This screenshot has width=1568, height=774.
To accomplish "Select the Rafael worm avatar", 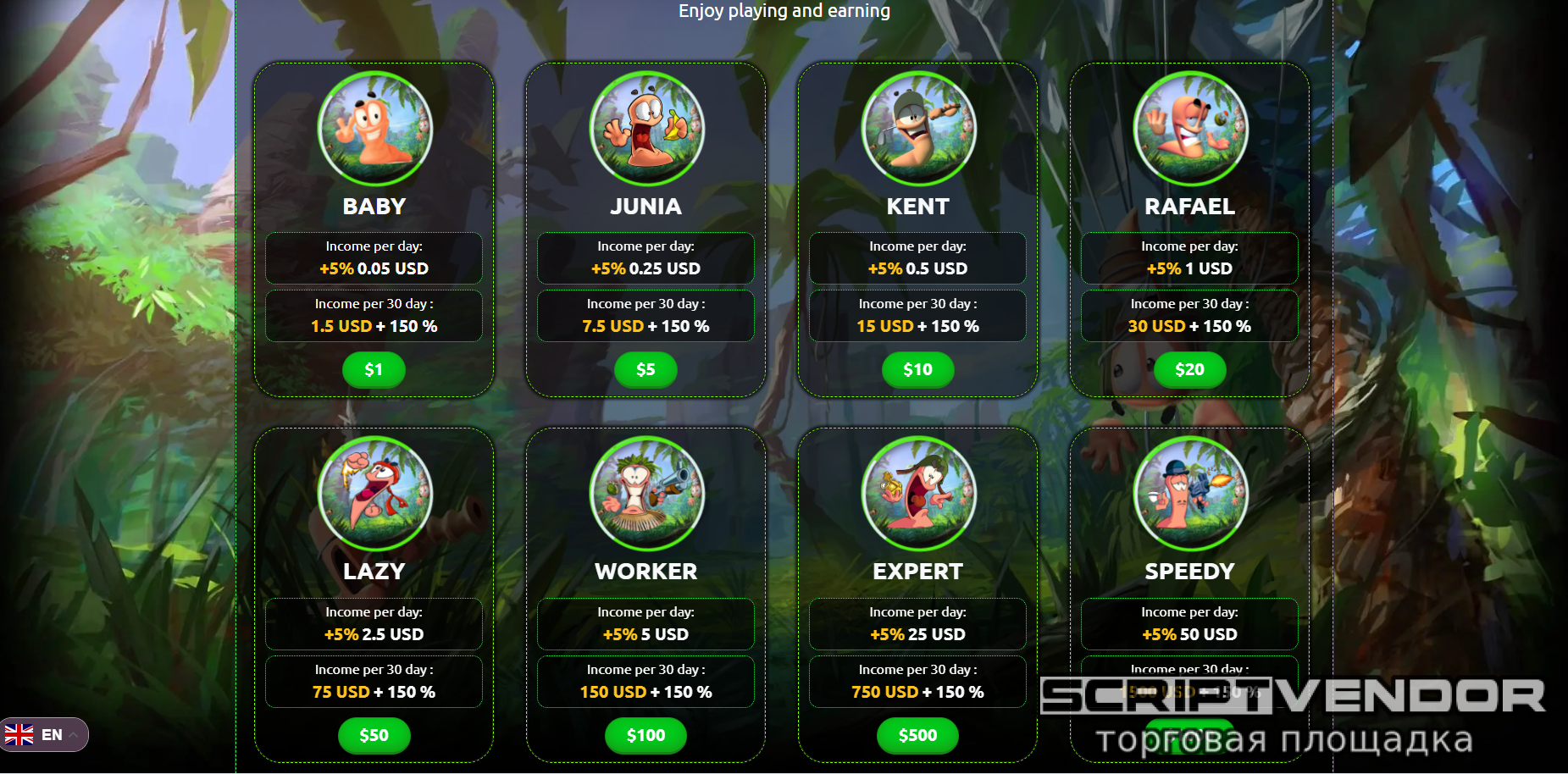I will pyautogui.click(x=1190, y=129).
